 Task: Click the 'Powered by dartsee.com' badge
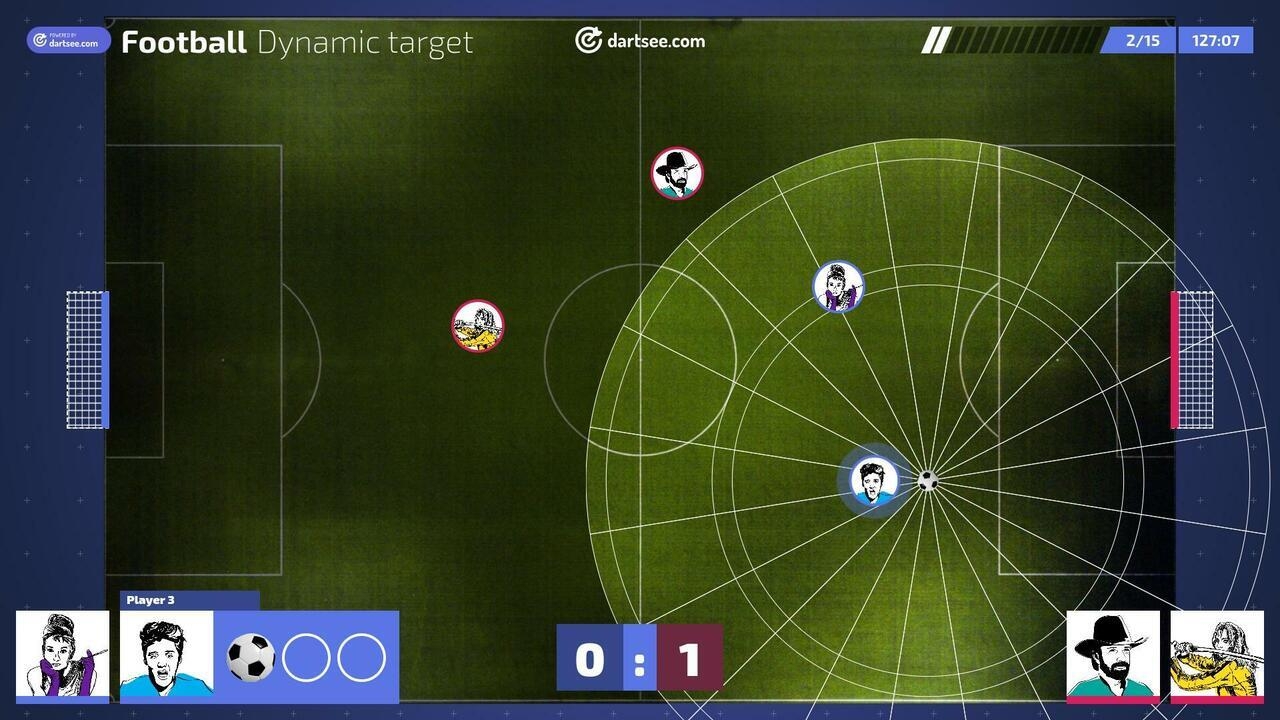pos(68,40)
